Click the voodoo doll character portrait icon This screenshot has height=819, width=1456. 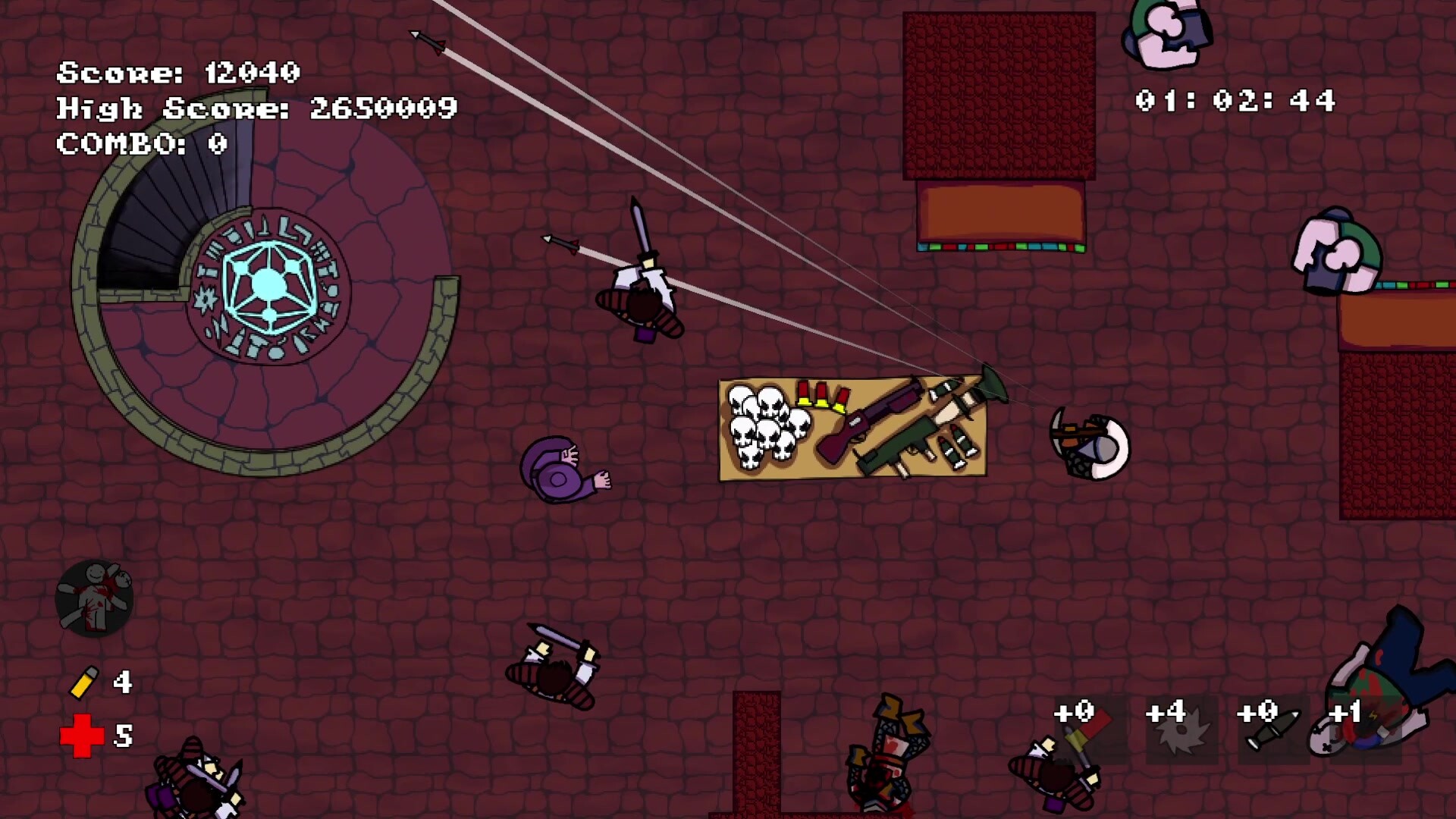tap(94, 598)
